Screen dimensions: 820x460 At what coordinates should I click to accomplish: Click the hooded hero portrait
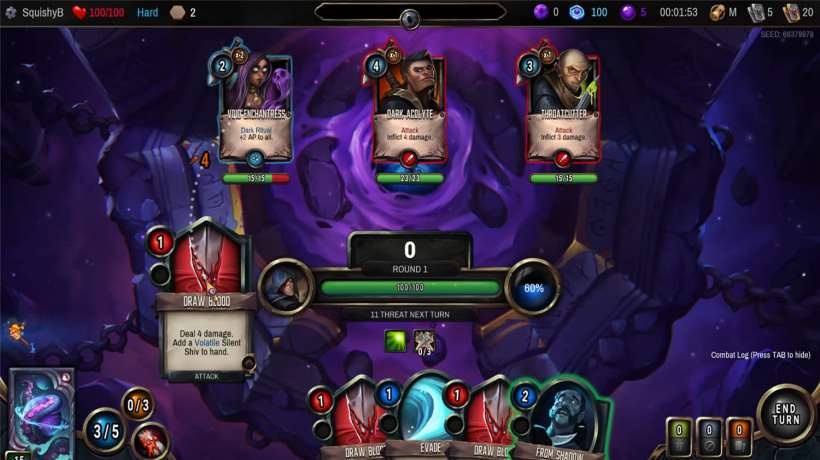tap(287, 286)
